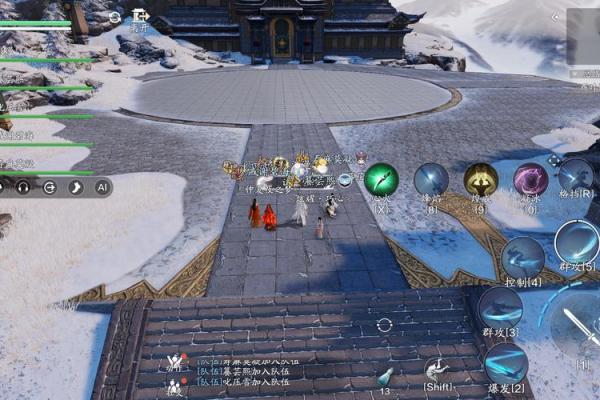
Task: Cast the purple swirl skill [0]
Action: (530, 180)
